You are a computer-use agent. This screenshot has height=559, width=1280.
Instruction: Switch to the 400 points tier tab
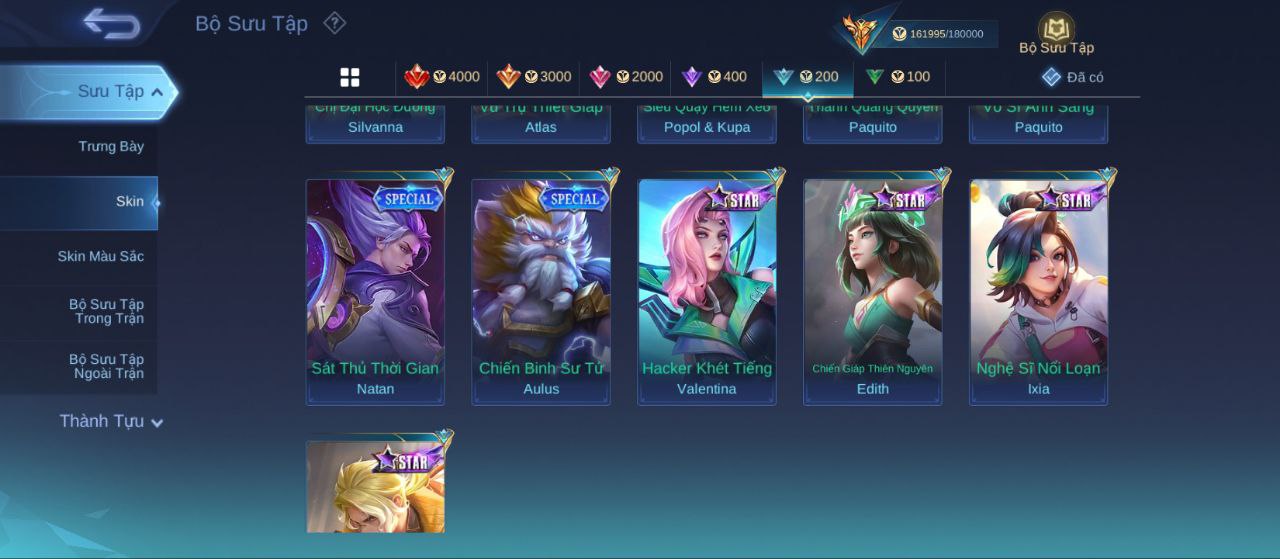pos(713,77)
